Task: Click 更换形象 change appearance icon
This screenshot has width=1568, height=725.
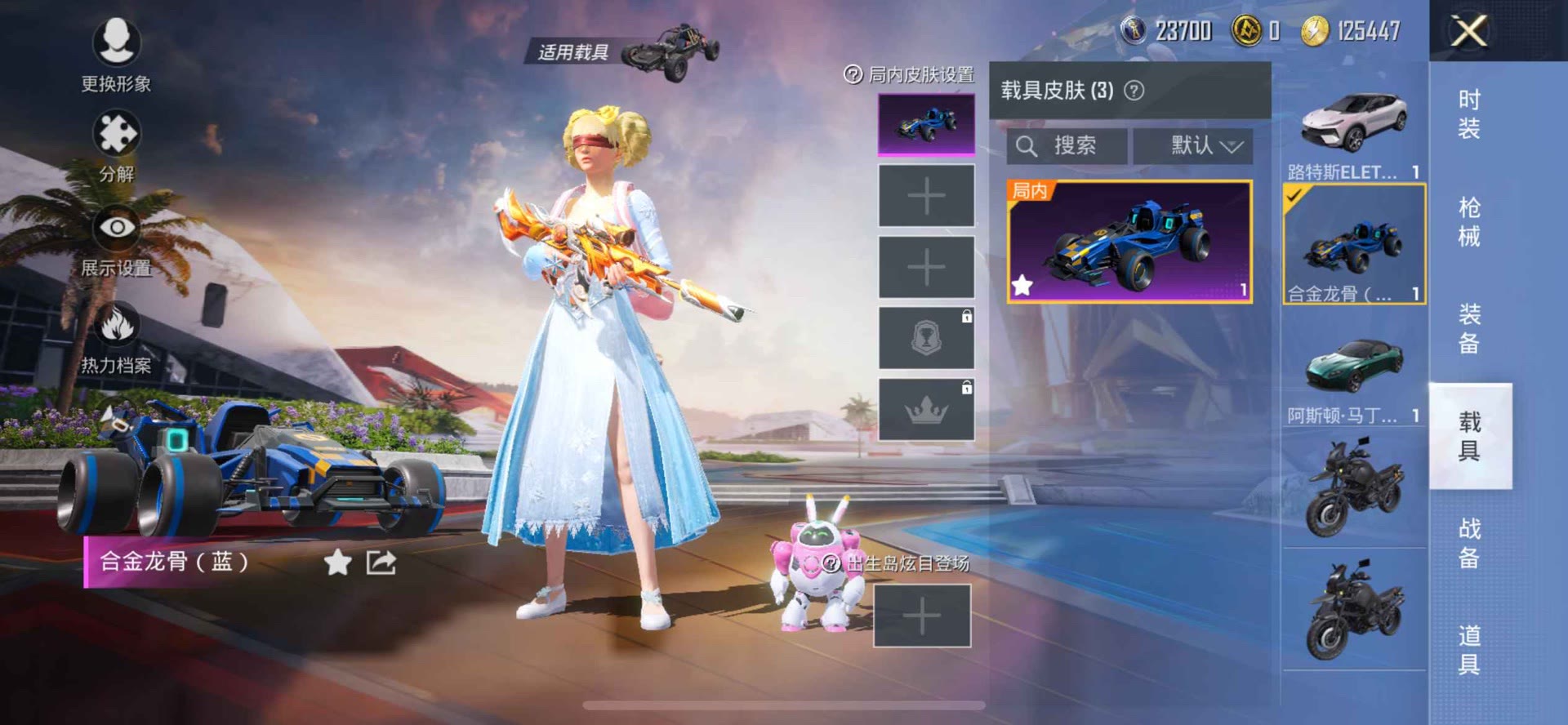Action: (116, 42)
